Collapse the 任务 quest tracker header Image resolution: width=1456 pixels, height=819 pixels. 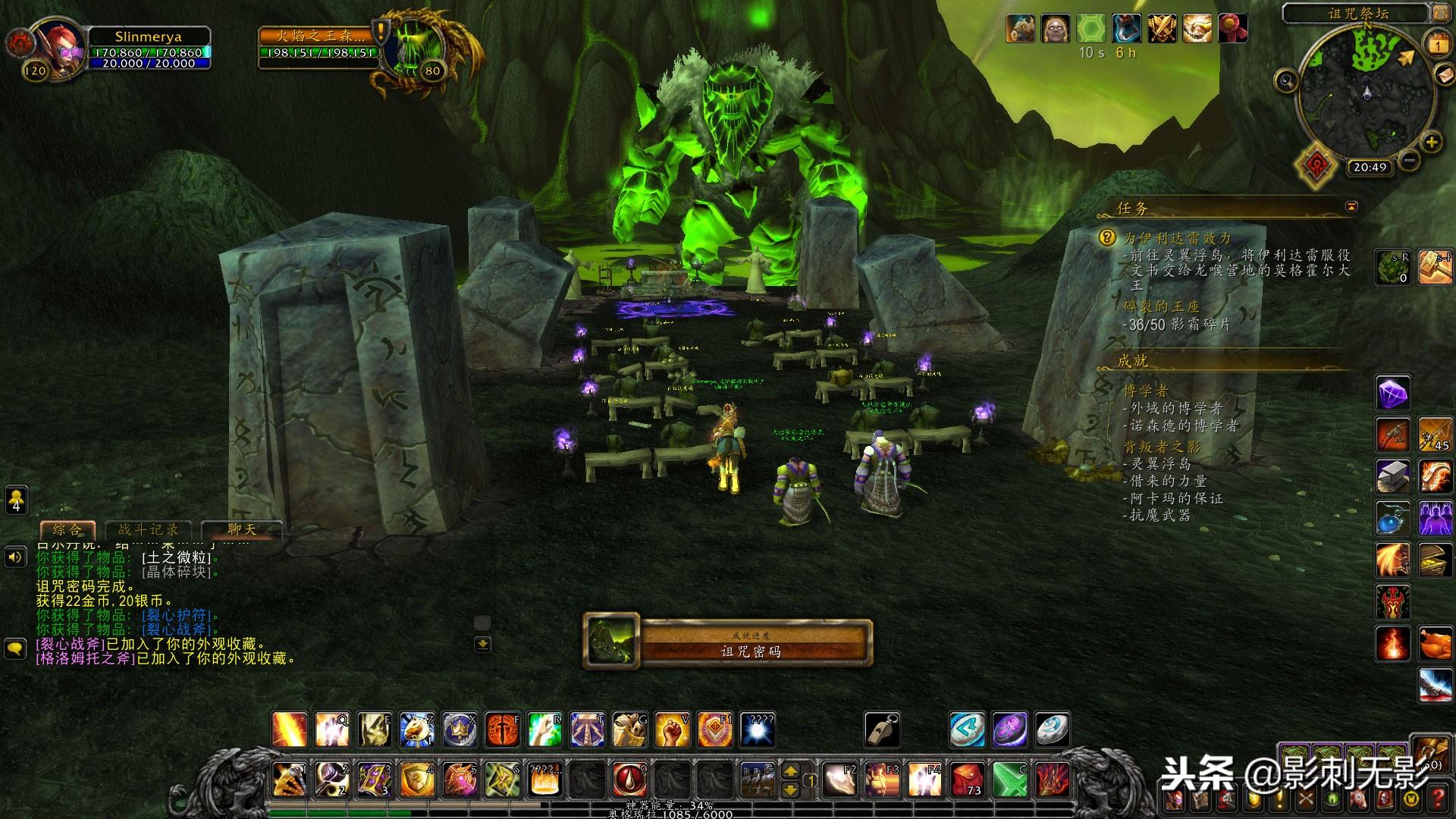point(1351,206)
